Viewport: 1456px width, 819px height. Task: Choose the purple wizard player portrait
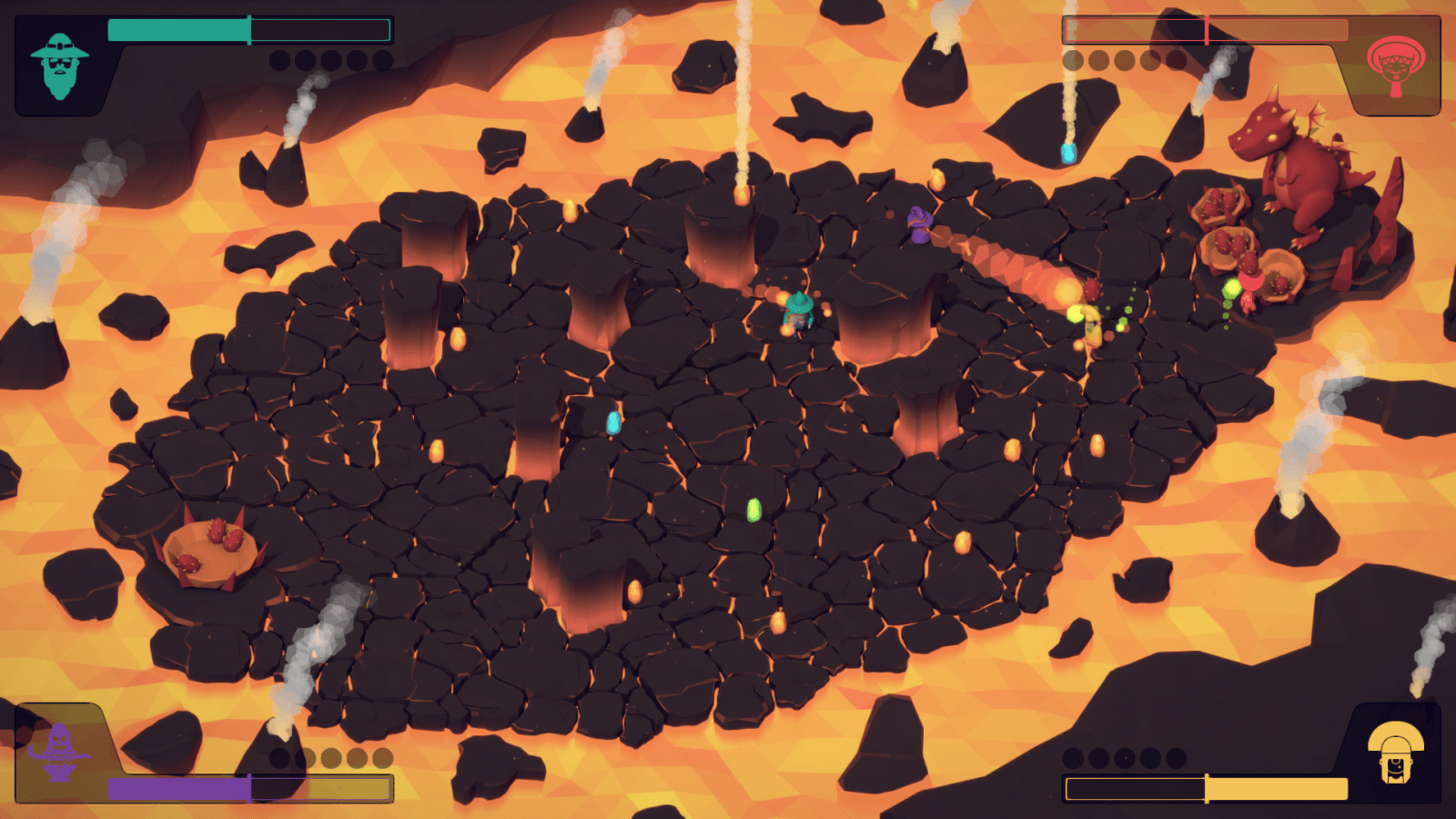click(59, 752)
